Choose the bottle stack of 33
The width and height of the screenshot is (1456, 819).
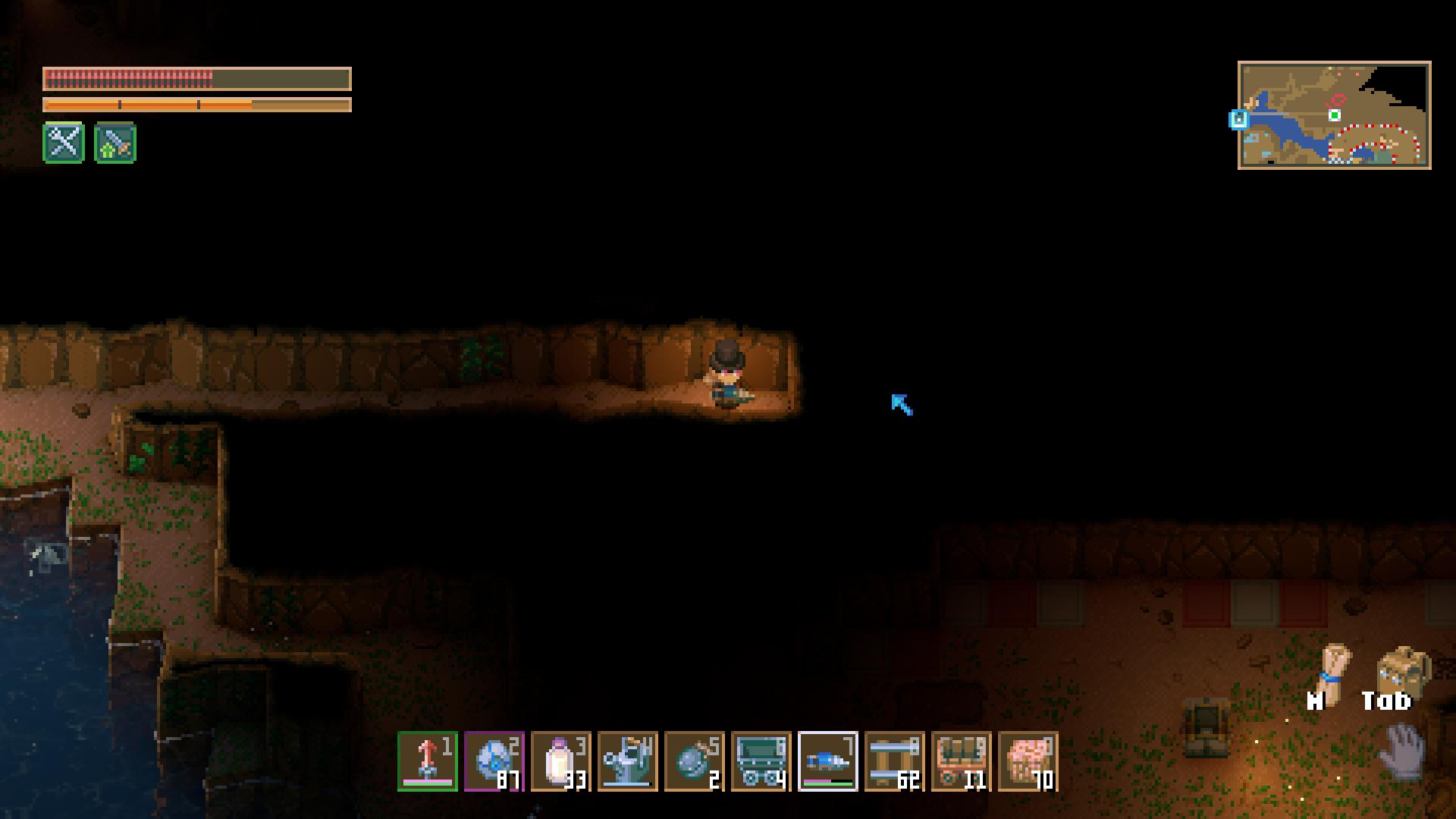pos(561,761)
